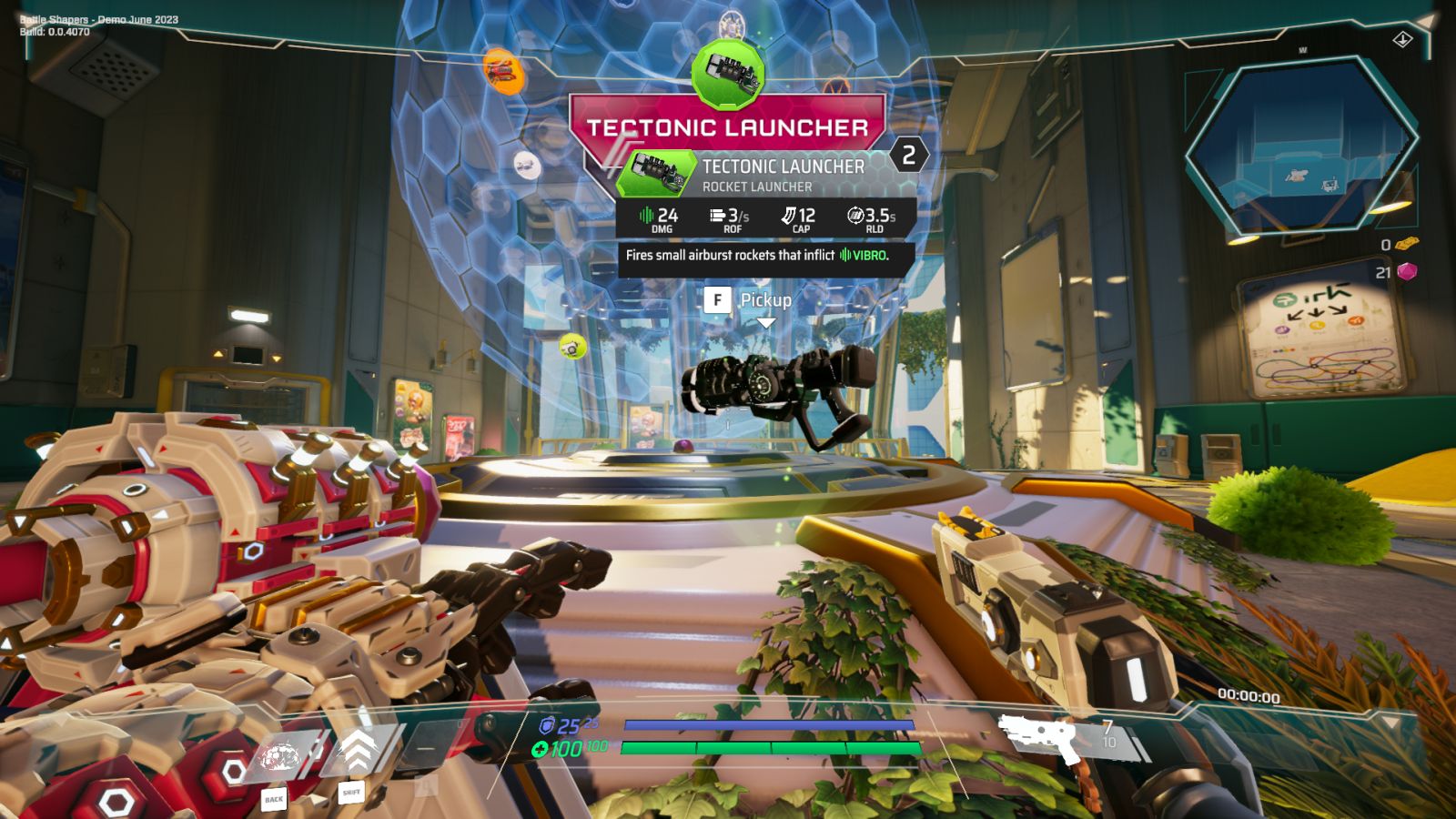
Task: Activate the triple chevron dash ability
Action: [358, 753]
